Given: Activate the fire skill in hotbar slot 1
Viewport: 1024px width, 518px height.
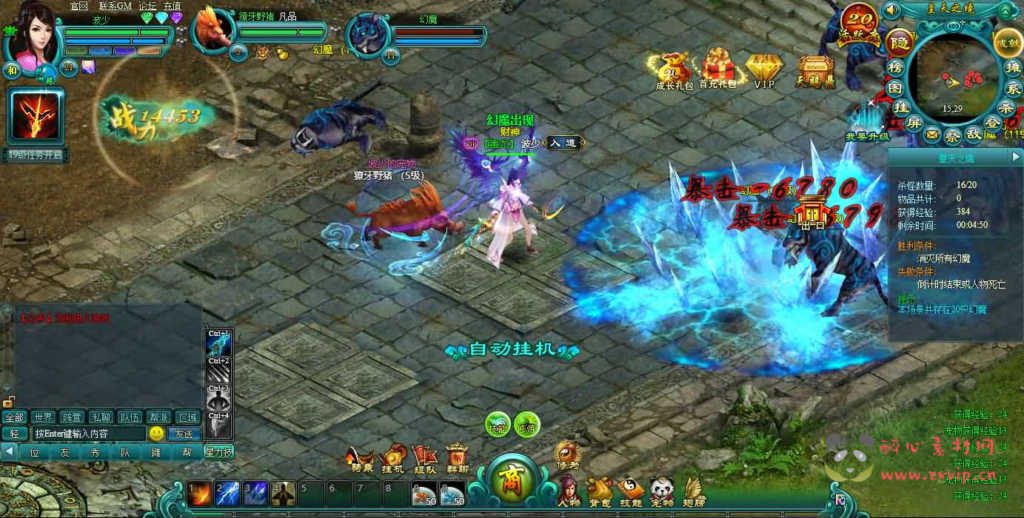Looking at the screenshot, I should (199, 493).
